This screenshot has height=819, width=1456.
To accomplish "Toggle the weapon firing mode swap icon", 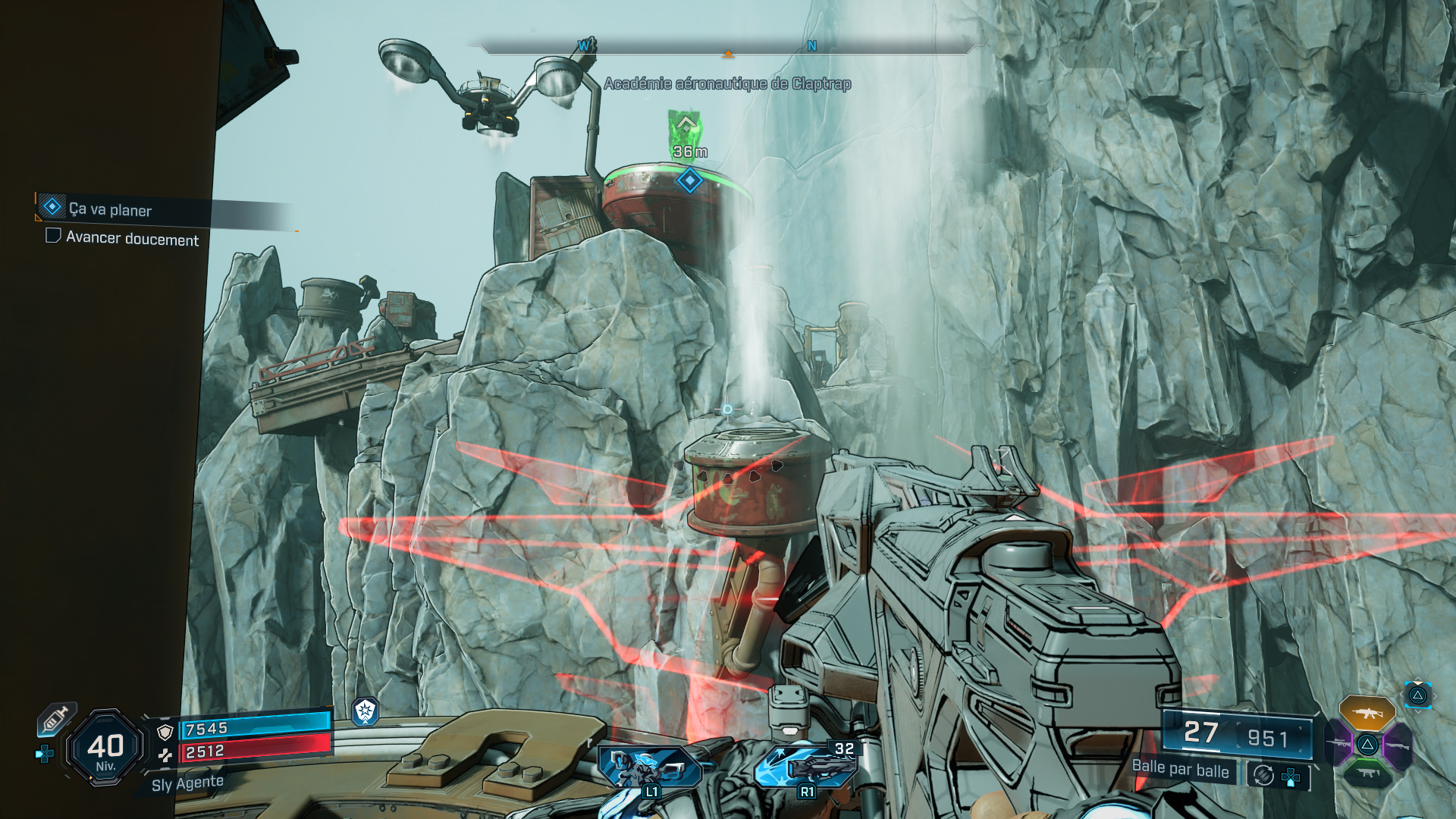I will coord(1263,776).
